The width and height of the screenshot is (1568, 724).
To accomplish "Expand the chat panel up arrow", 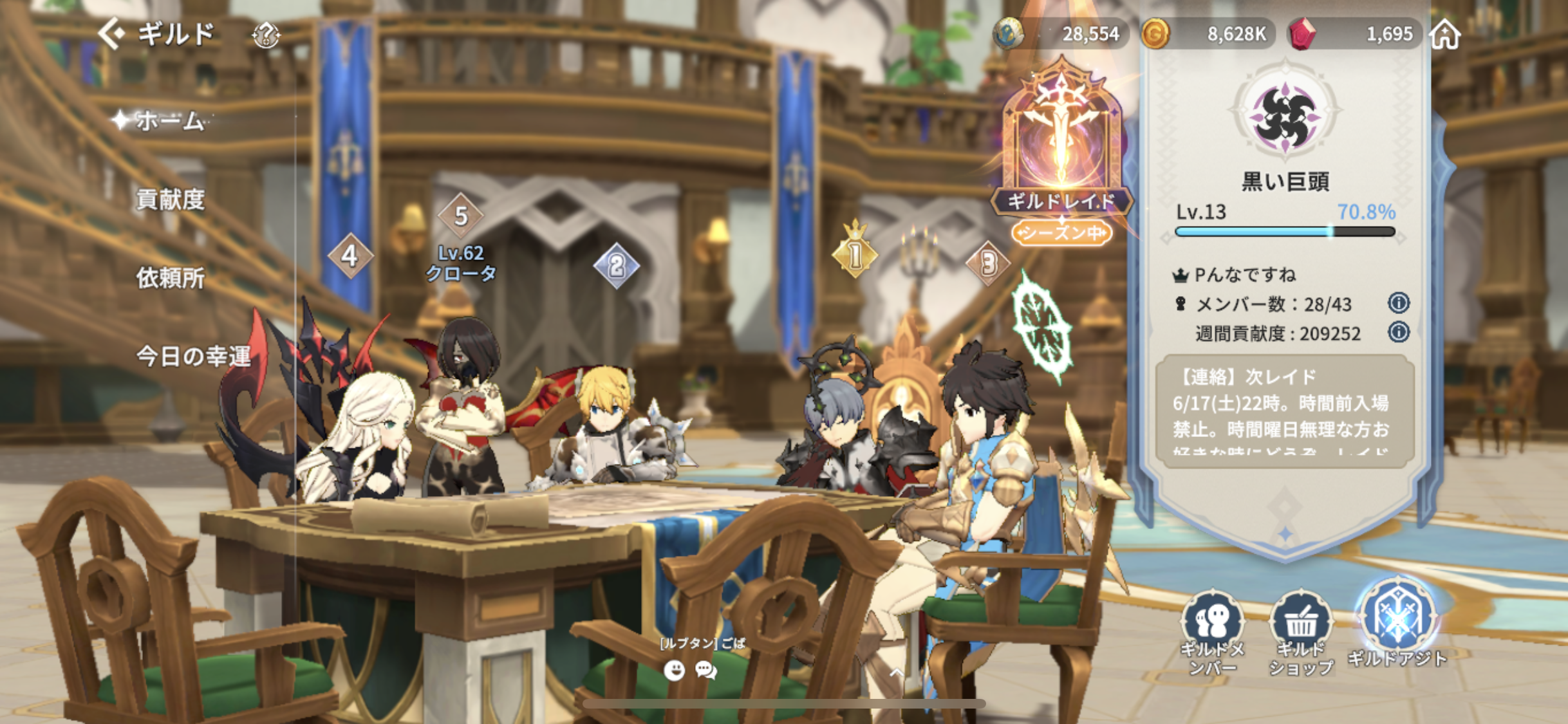I will [x=896, y=673].
